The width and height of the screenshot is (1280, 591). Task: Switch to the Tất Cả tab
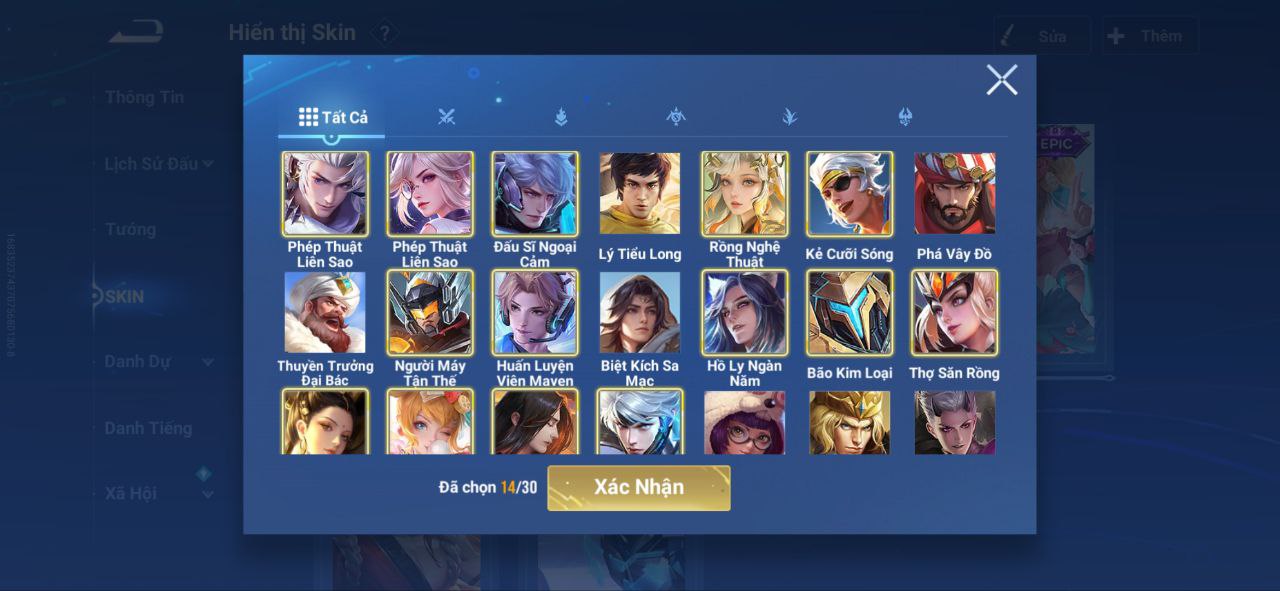coord(333,117)
